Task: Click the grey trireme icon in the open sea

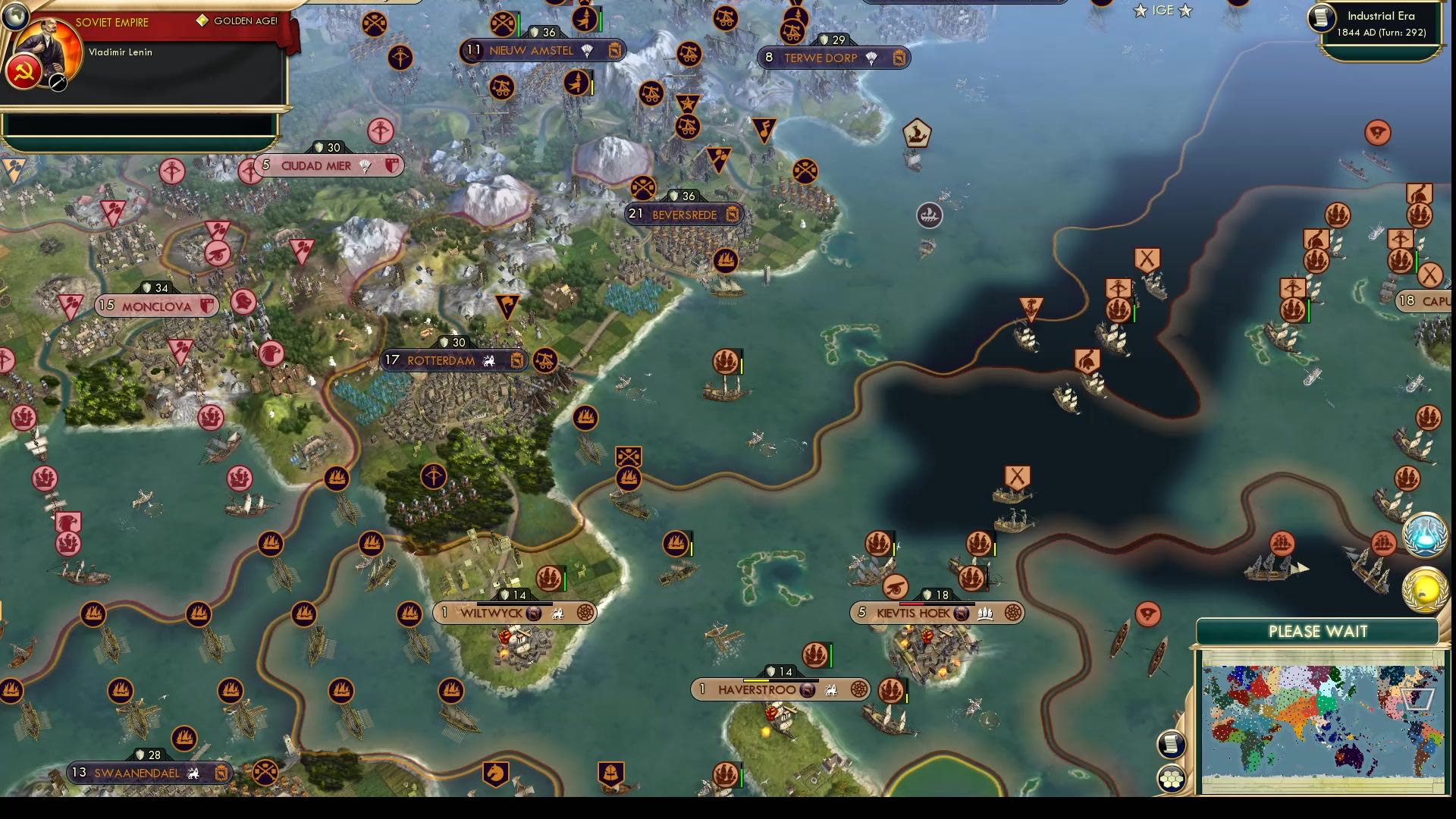Action: coord(930,215)
